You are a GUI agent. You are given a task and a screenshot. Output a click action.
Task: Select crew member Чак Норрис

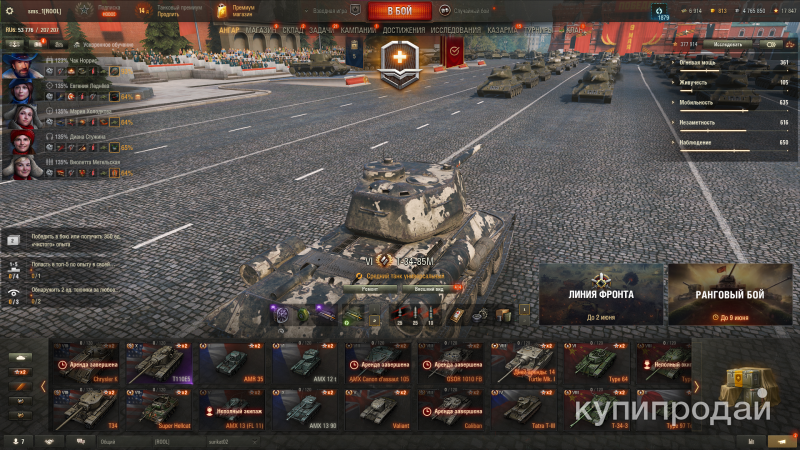[75, 61]
